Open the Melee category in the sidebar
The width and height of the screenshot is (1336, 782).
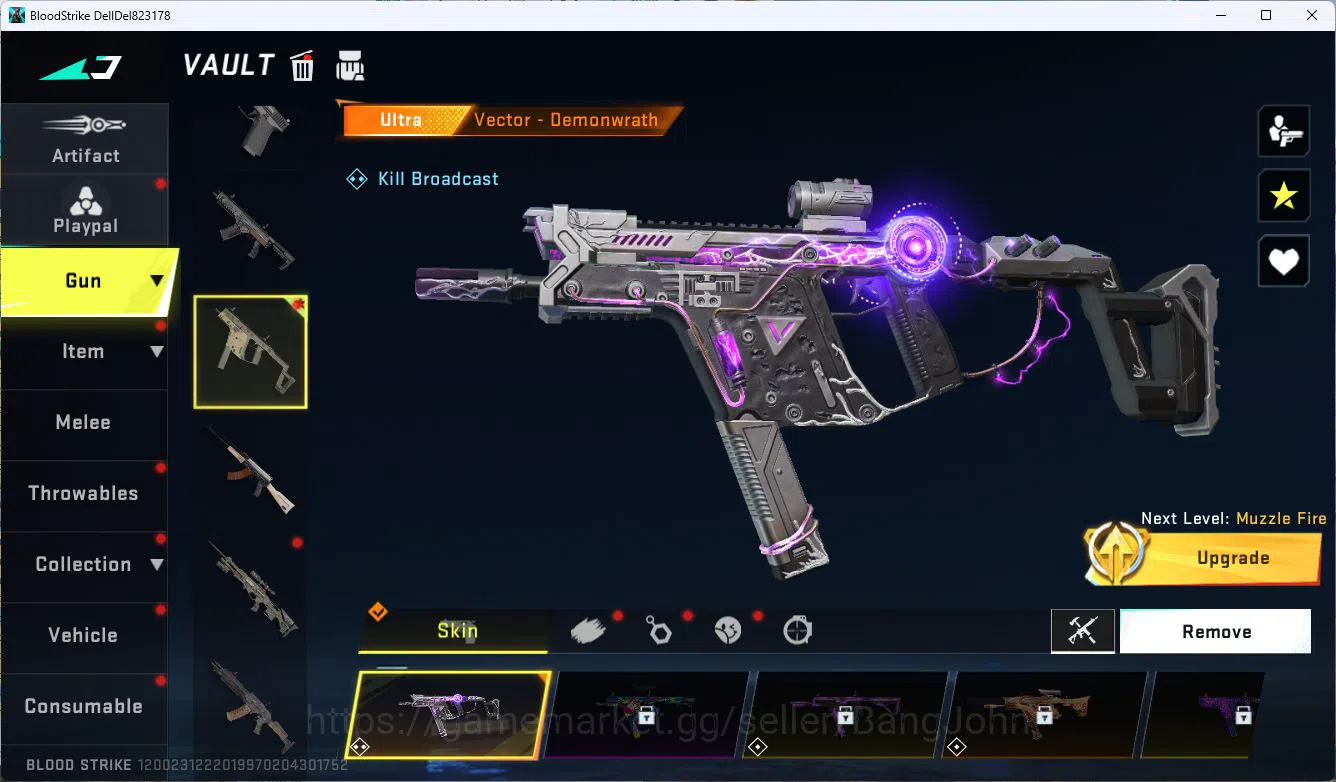click(x=84, y=422)
